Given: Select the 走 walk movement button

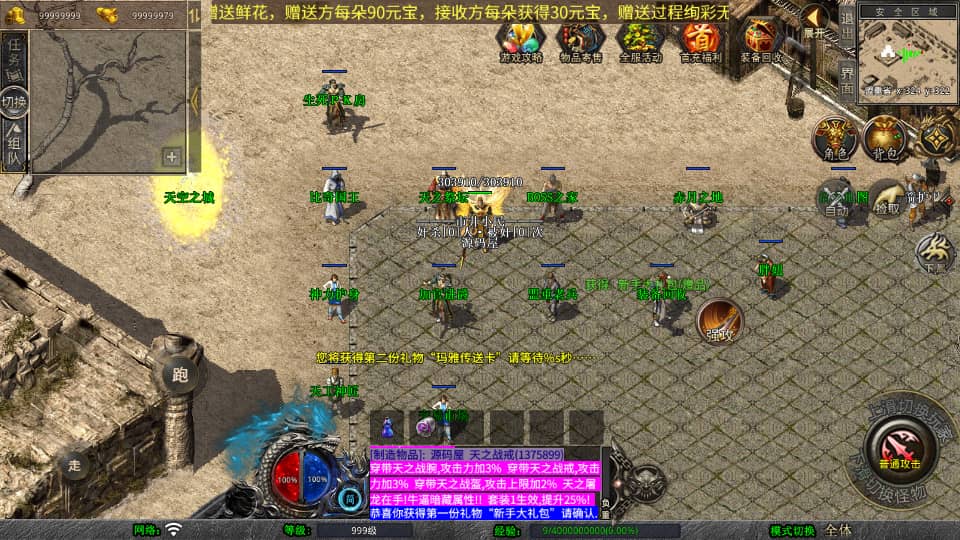Looking at the screenshot, I should [x=75, y=466].
